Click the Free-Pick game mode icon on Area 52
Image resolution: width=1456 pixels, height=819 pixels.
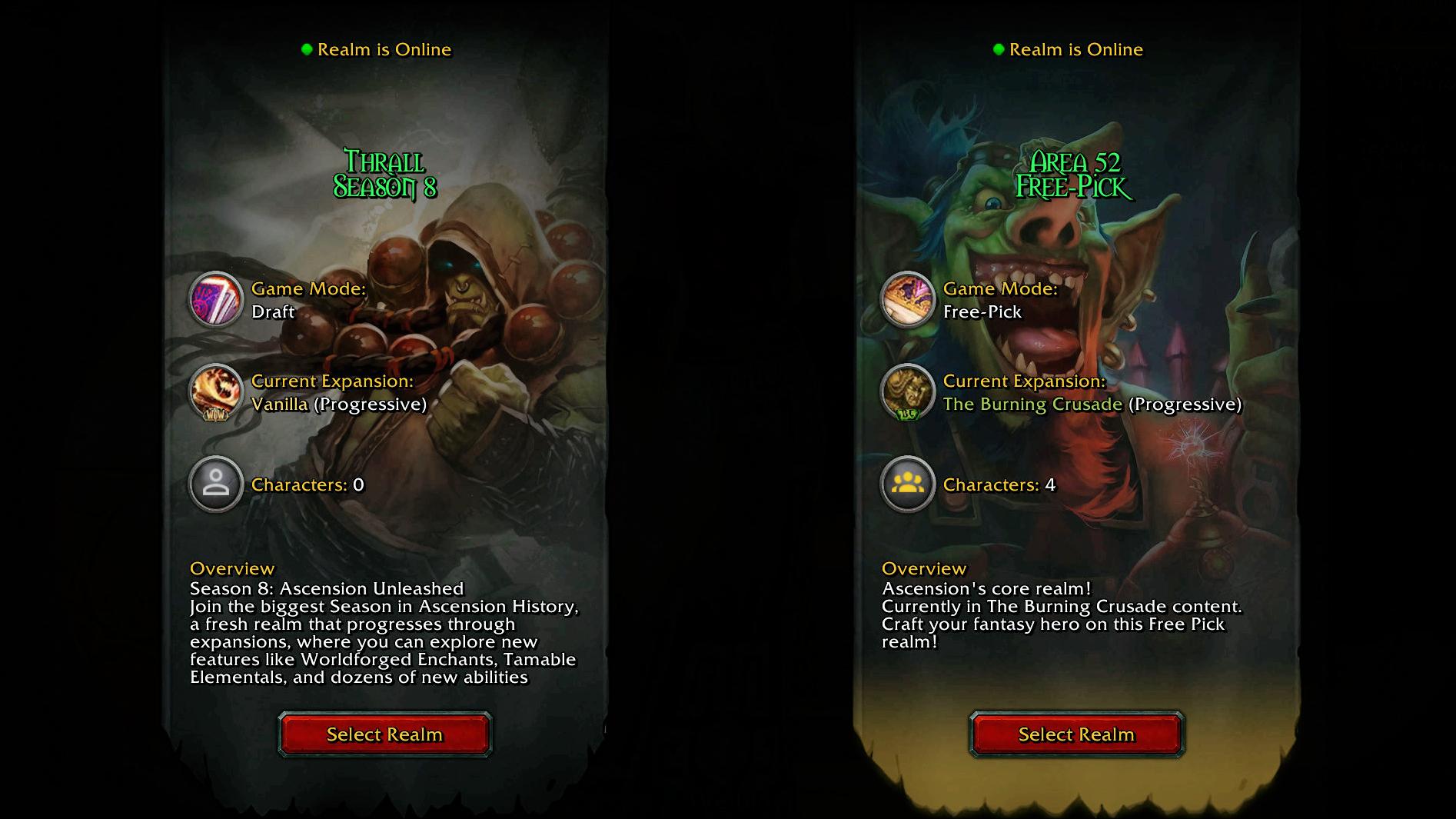pos(908,299)
